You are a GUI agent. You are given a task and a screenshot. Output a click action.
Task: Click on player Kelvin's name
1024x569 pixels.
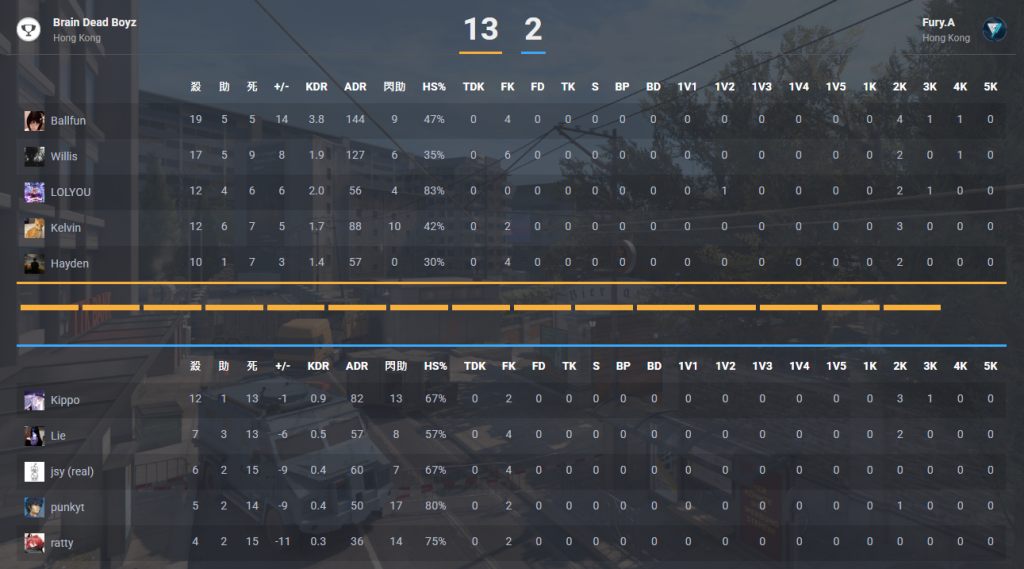(x=66, y=228)
